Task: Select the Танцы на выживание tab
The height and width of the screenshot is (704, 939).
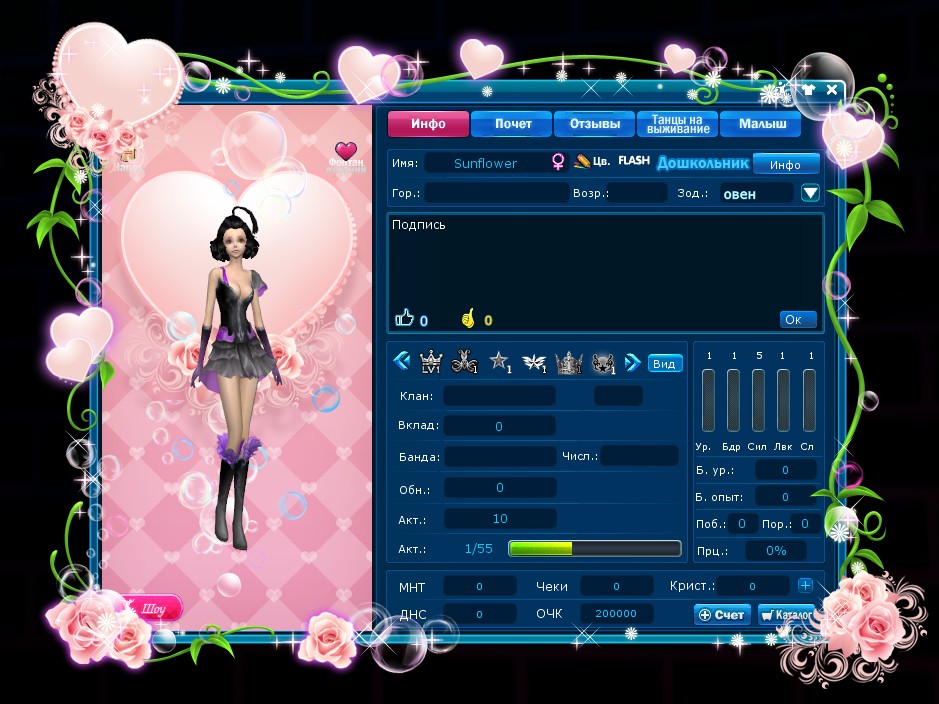Action: click(x=677, y=124)
